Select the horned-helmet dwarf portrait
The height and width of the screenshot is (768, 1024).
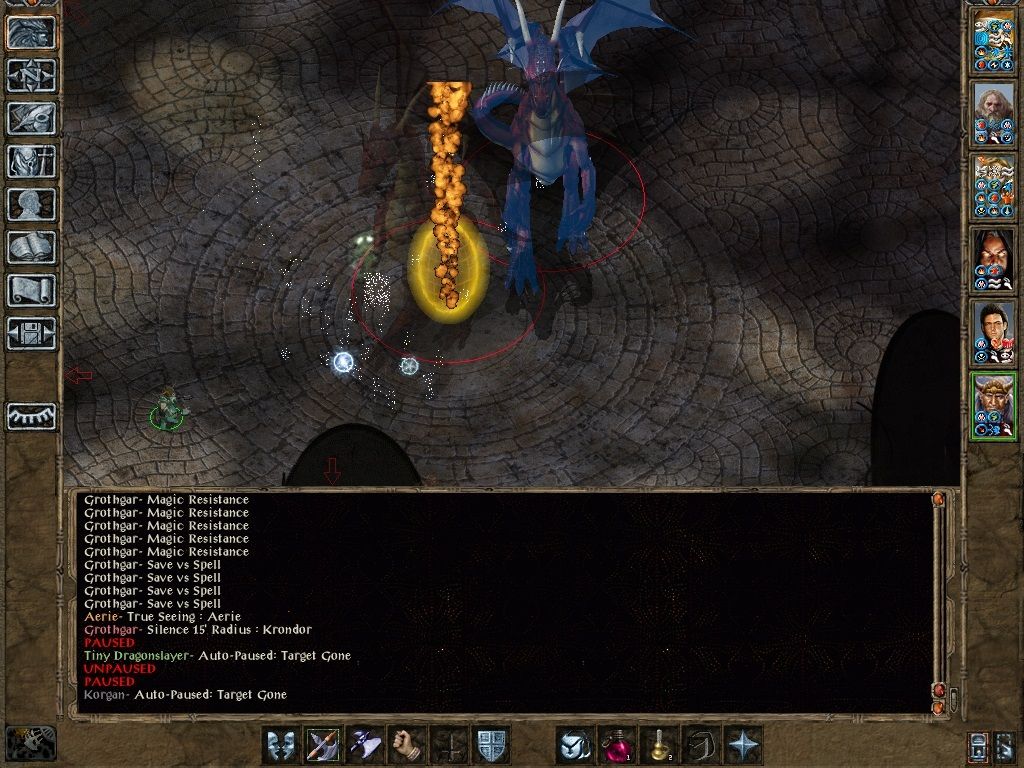pyautogui.click(x=994, y=406)
